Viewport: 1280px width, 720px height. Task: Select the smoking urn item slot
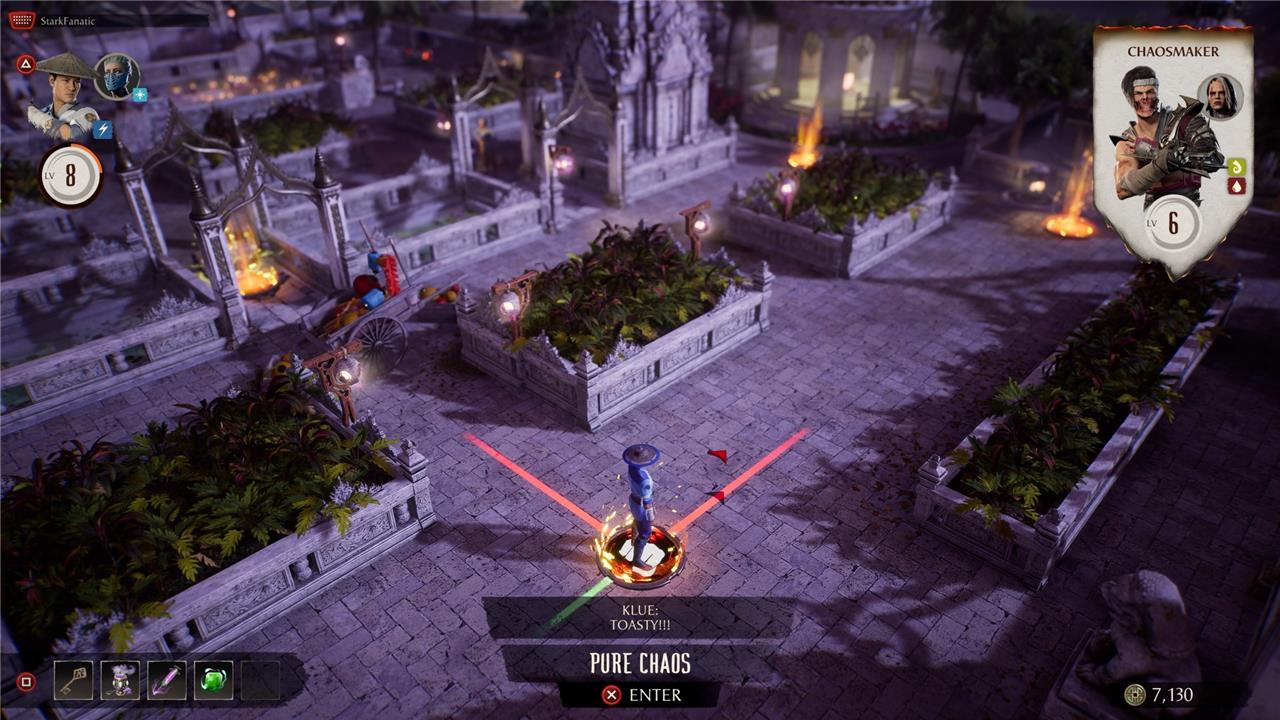point(120,680)
